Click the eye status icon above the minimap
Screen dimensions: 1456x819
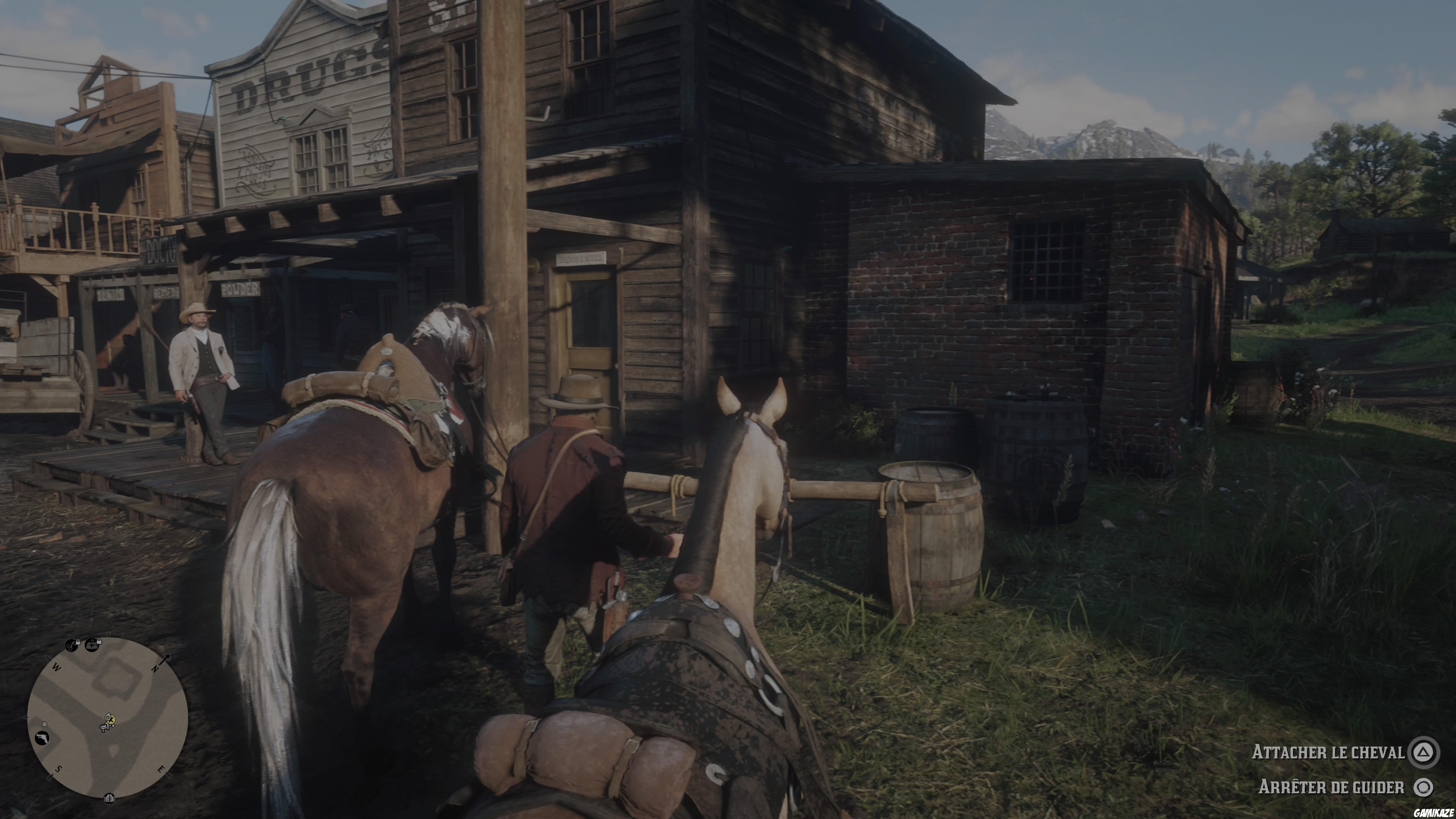71,645
